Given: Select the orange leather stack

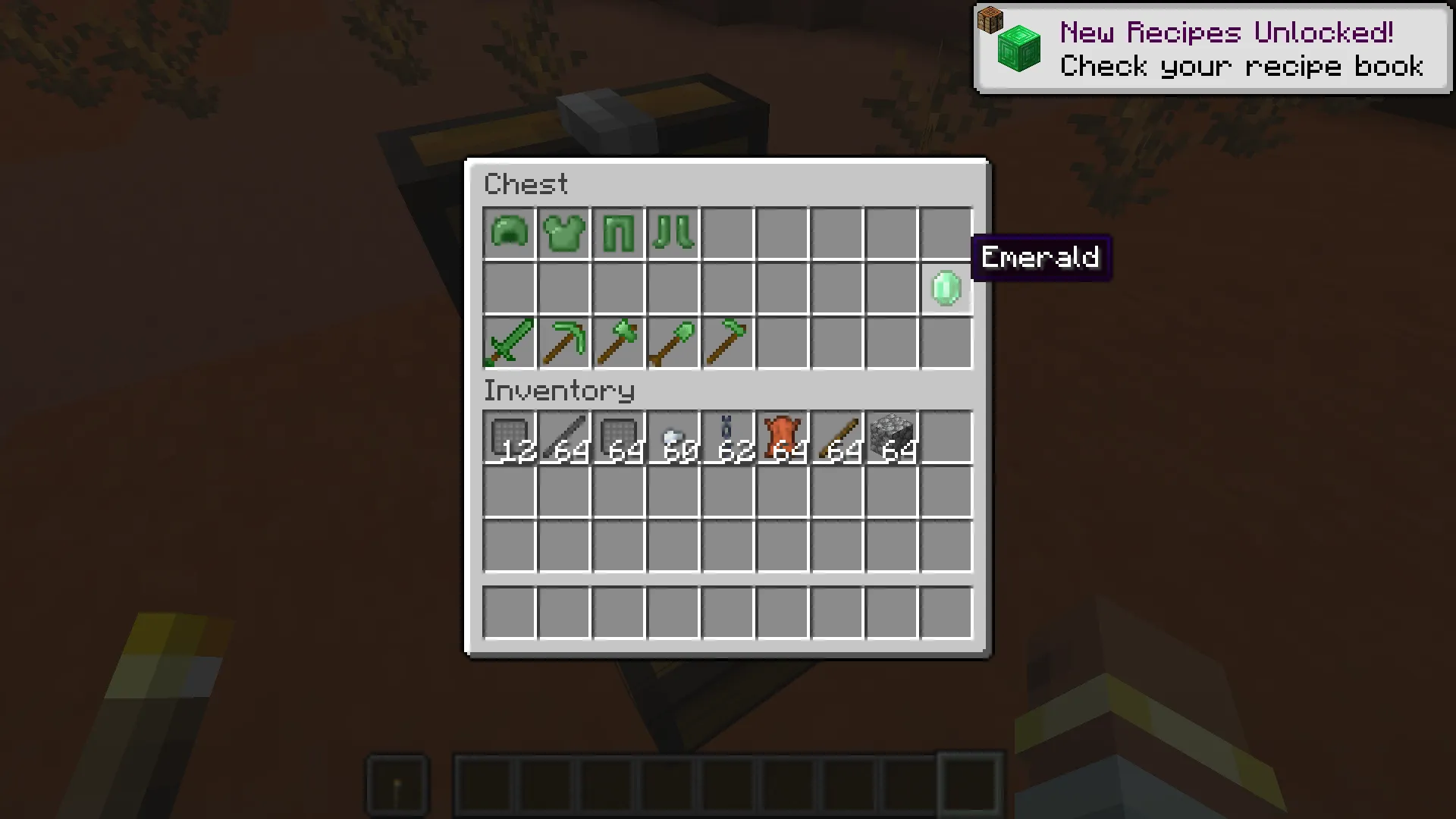Looking at the screenshot, I should pos(782,435).
